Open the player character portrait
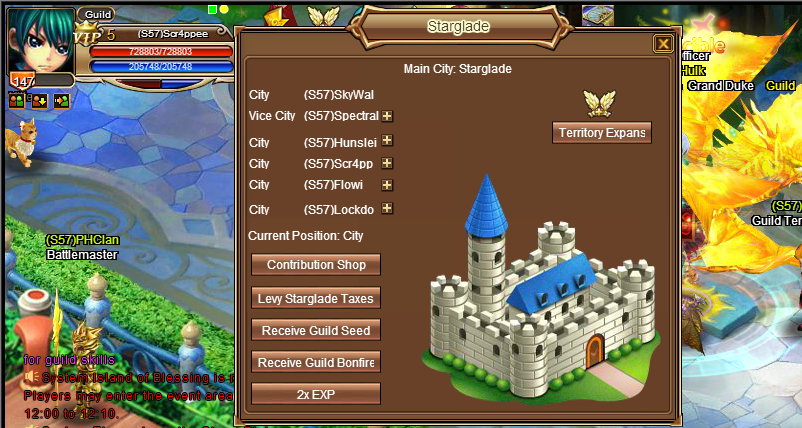Image resolution: width=802 pixels, height=428 pixels. click(38, 40)
